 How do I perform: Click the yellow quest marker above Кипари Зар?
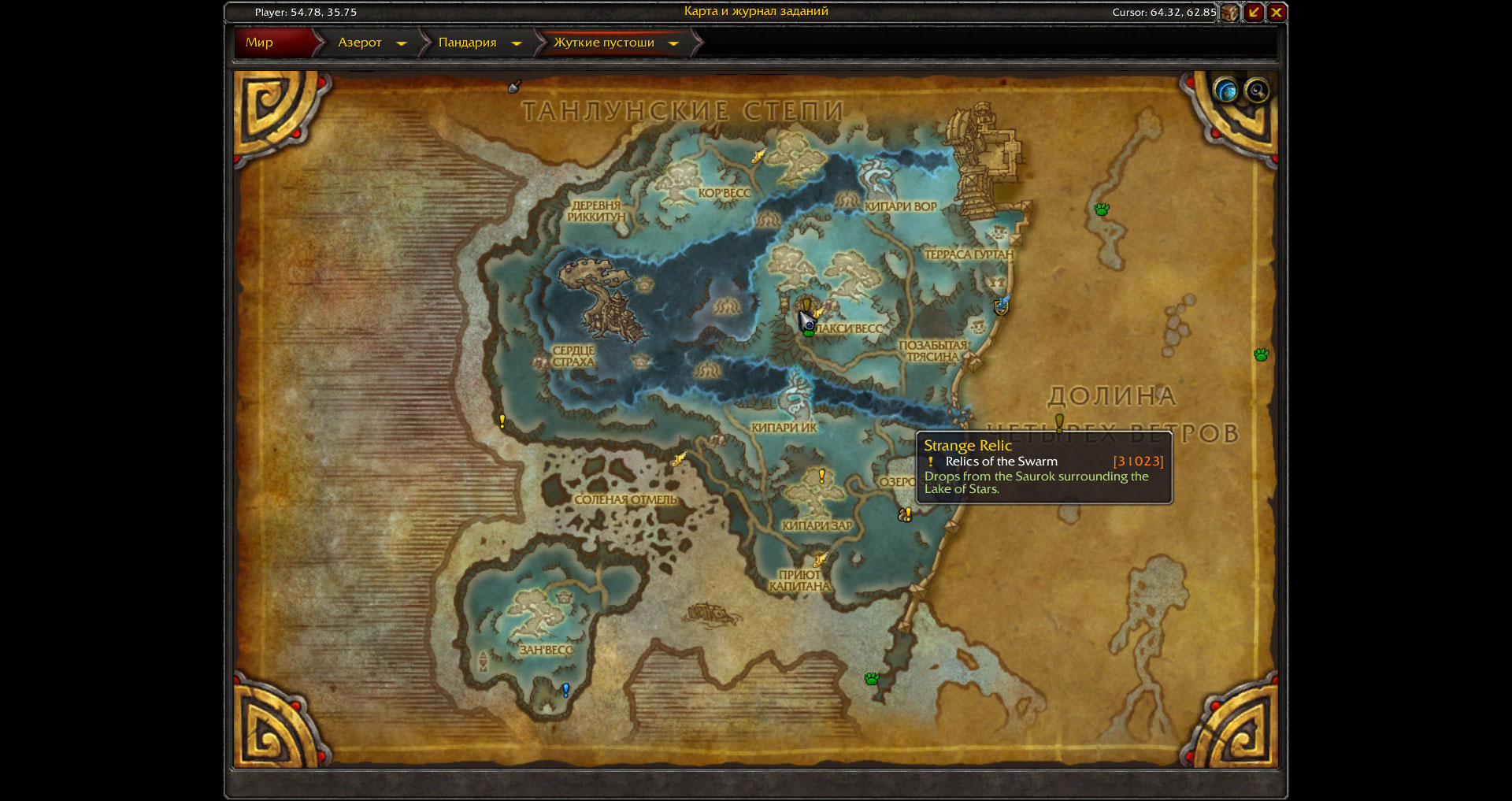822,476
